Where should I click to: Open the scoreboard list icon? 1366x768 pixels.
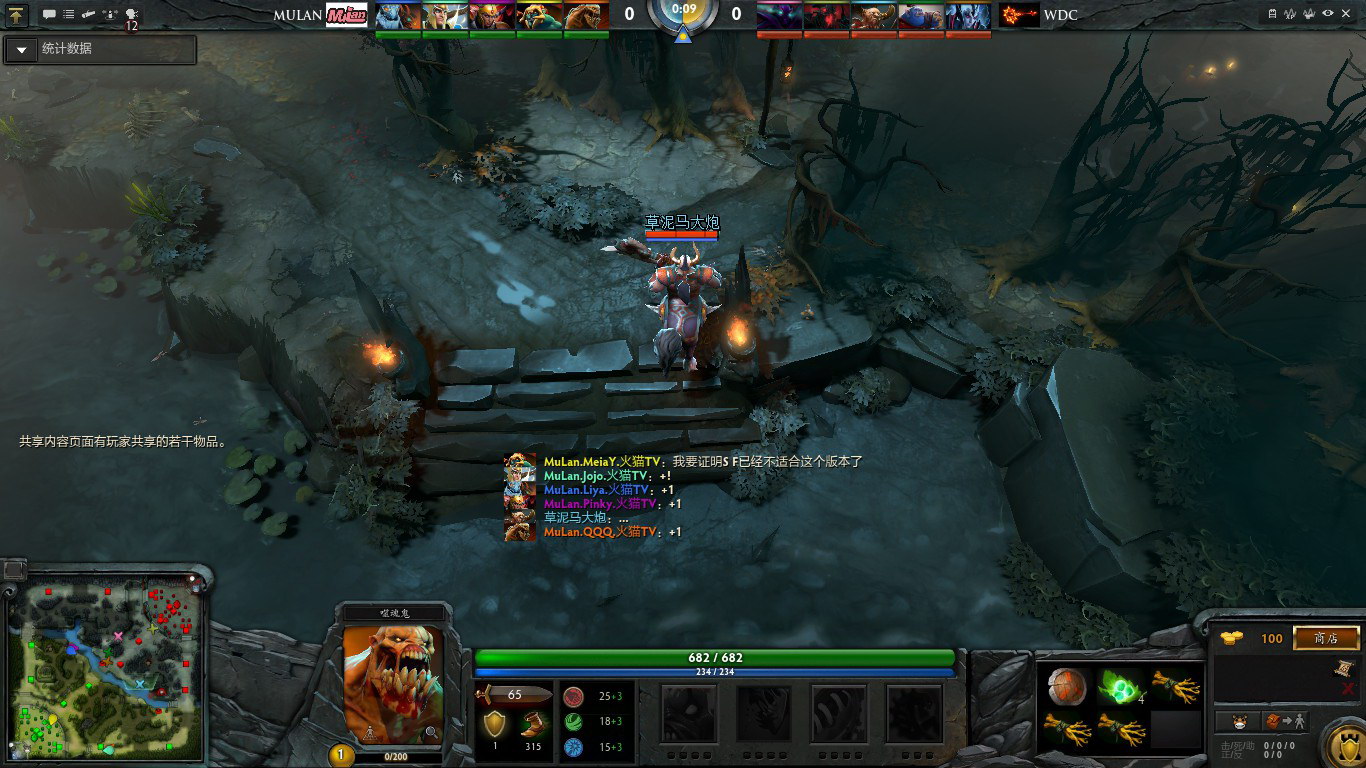tap(69, 14)
